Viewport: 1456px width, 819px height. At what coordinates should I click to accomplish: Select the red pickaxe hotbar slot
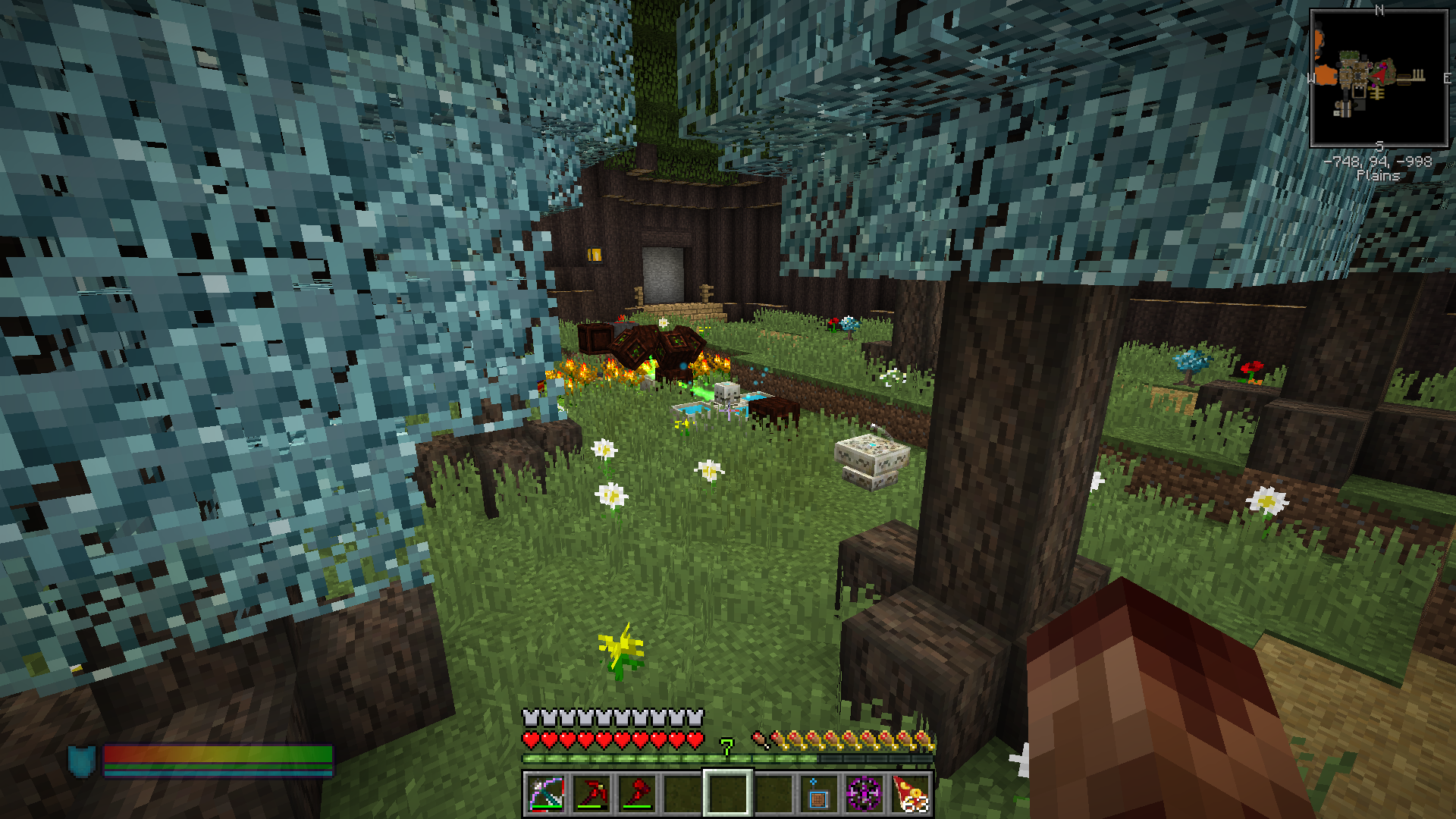coord(591,793)
